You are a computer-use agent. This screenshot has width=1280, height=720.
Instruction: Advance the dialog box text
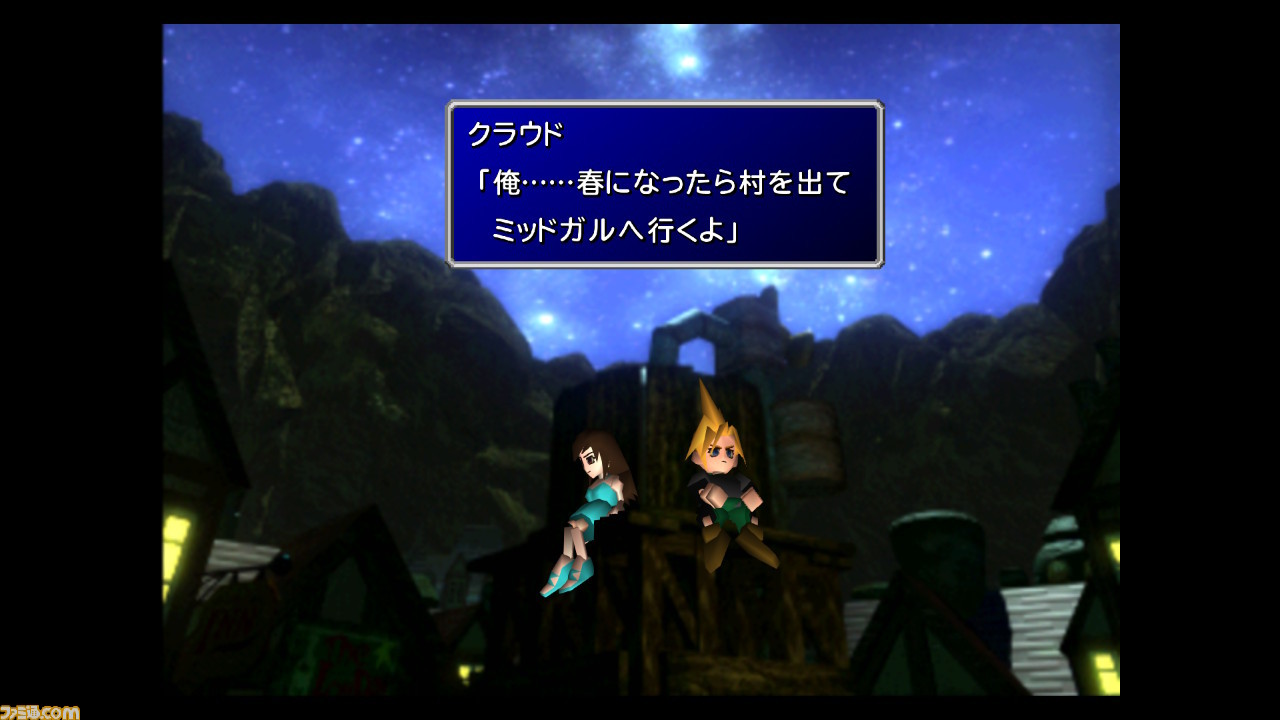(x=665, y=185)
